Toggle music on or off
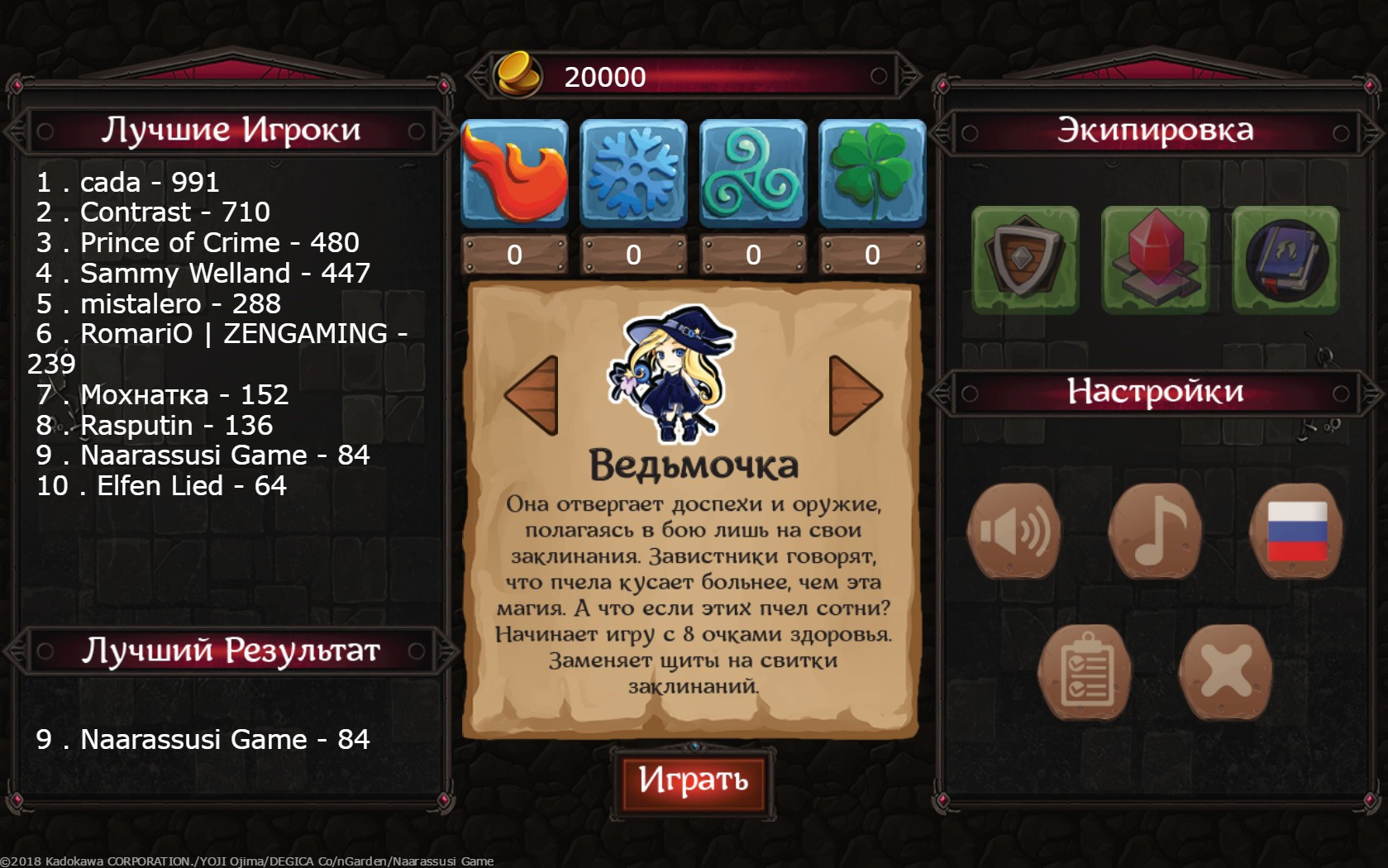 click(x=1157, y=530)
